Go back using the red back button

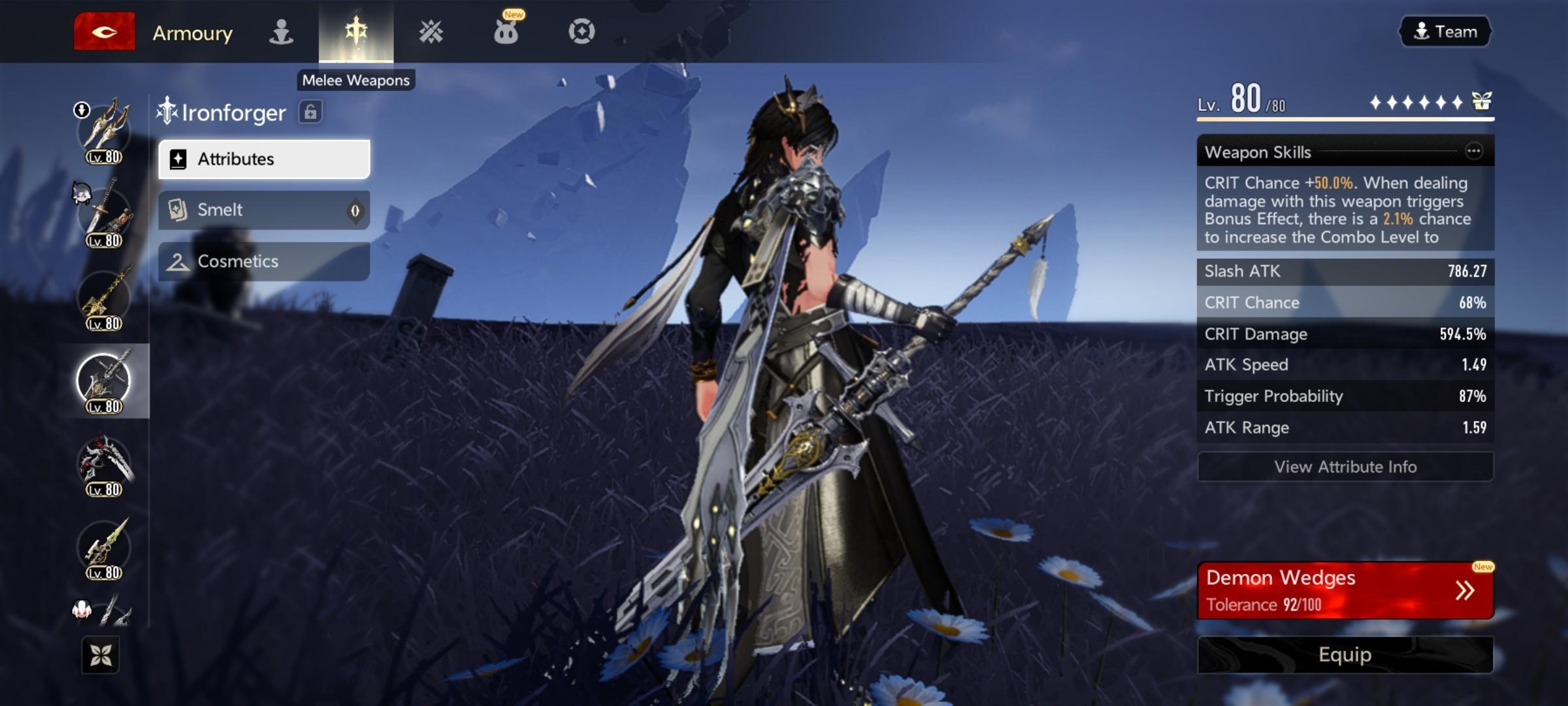[x=104, y=31]
